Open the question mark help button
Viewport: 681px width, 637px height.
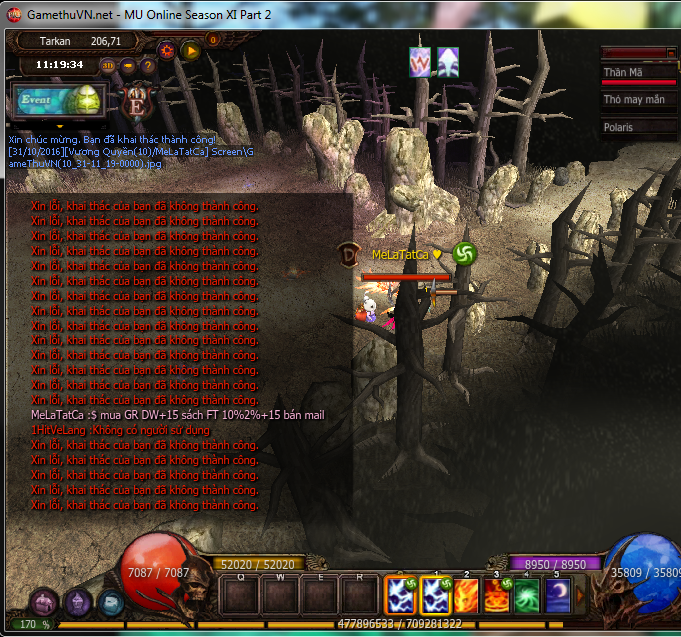[x=147, y=66]
